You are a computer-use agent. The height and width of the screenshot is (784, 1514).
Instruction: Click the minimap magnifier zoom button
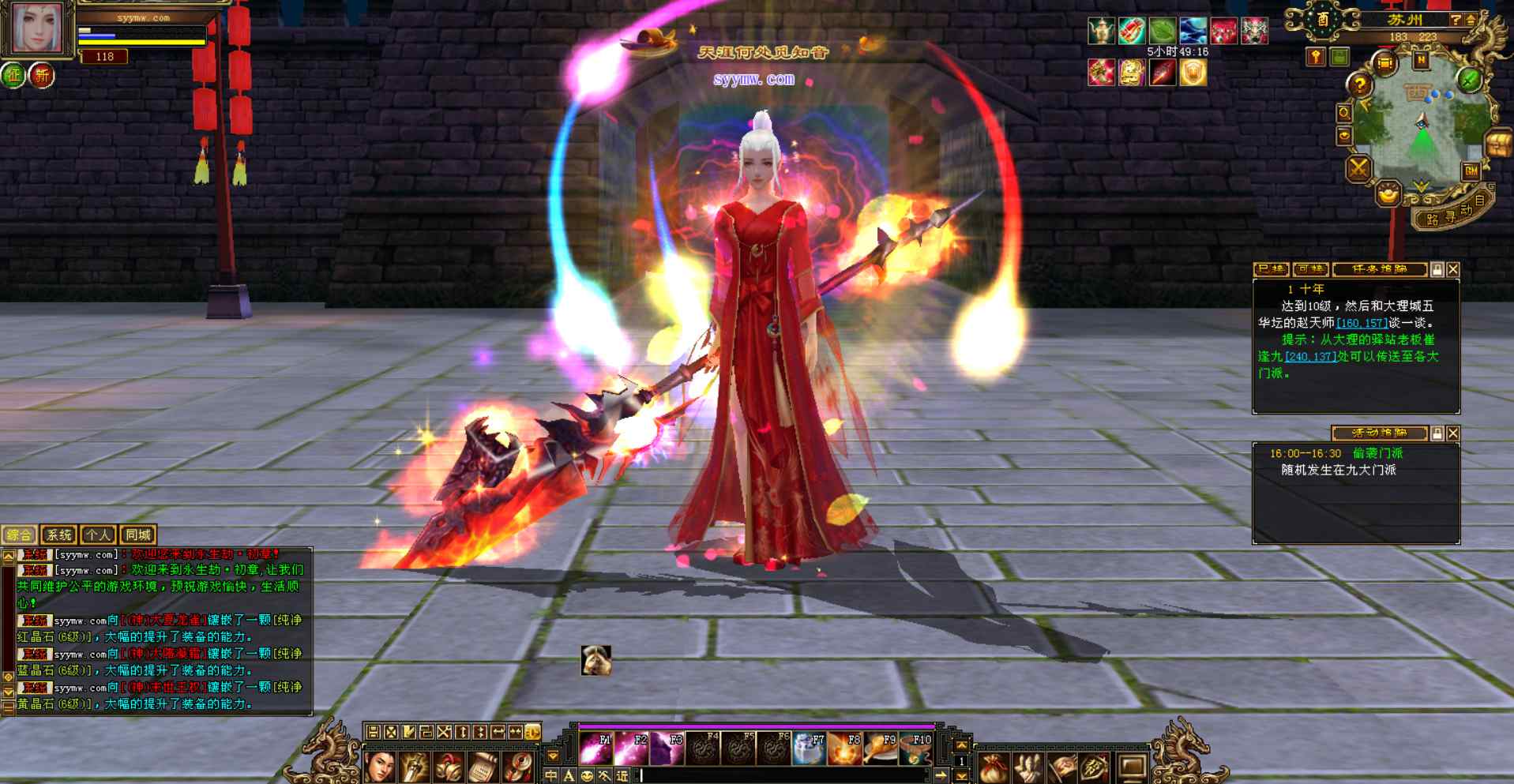point(1343,113)
